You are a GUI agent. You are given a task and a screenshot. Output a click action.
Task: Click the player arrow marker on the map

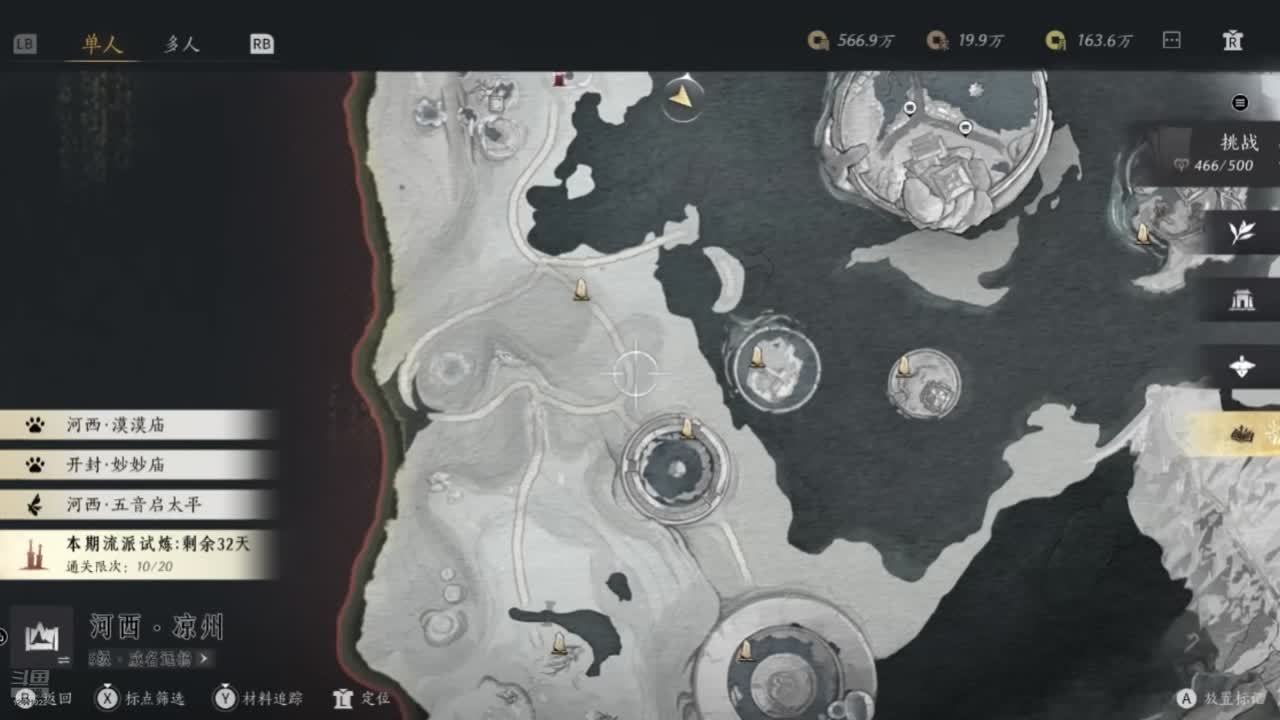point(681,97)
